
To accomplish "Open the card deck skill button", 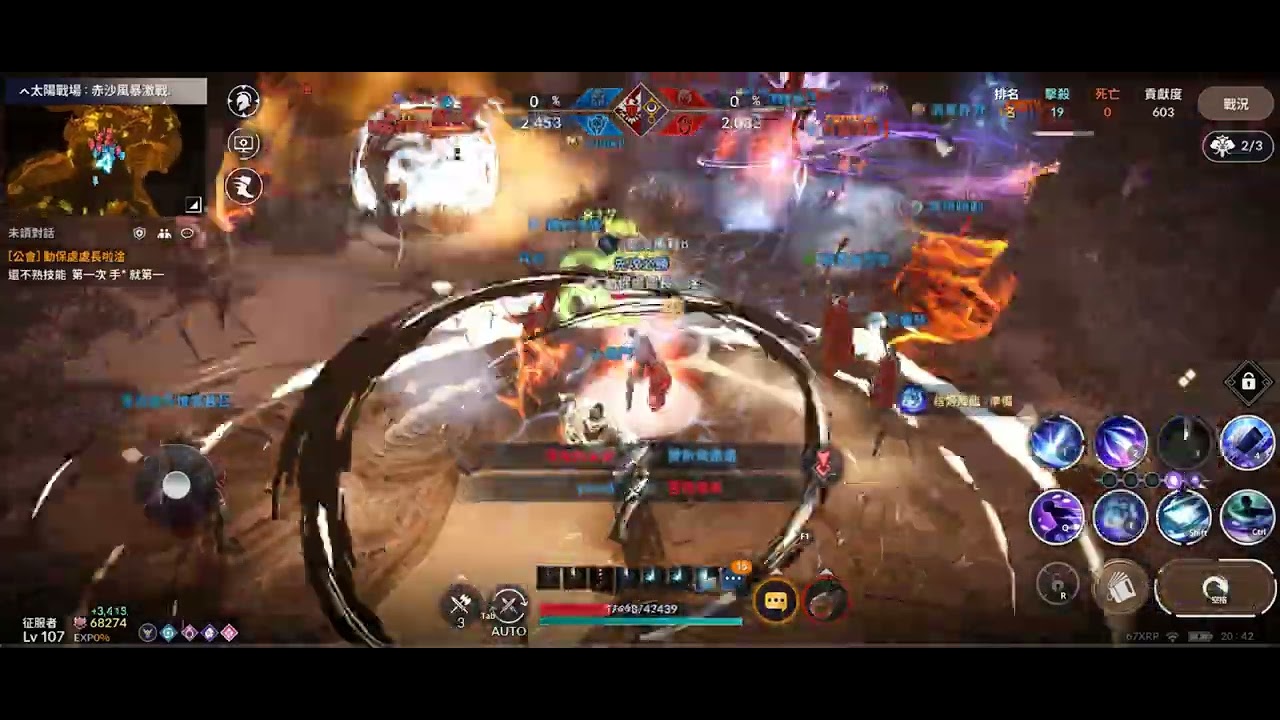I will tap(1121, 588).
